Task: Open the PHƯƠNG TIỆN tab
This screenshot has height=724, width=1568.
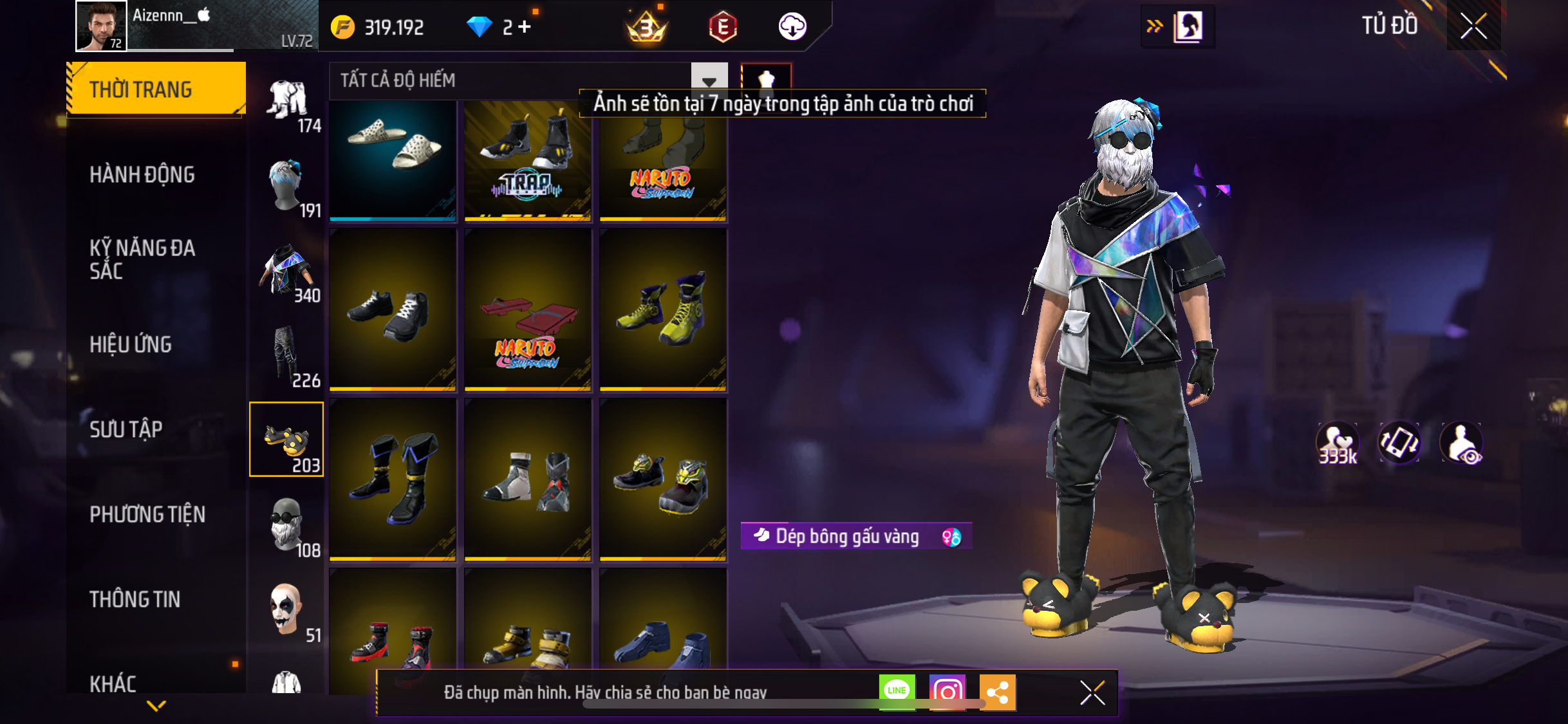Action: pyautogui.click(x=147, y=514)
